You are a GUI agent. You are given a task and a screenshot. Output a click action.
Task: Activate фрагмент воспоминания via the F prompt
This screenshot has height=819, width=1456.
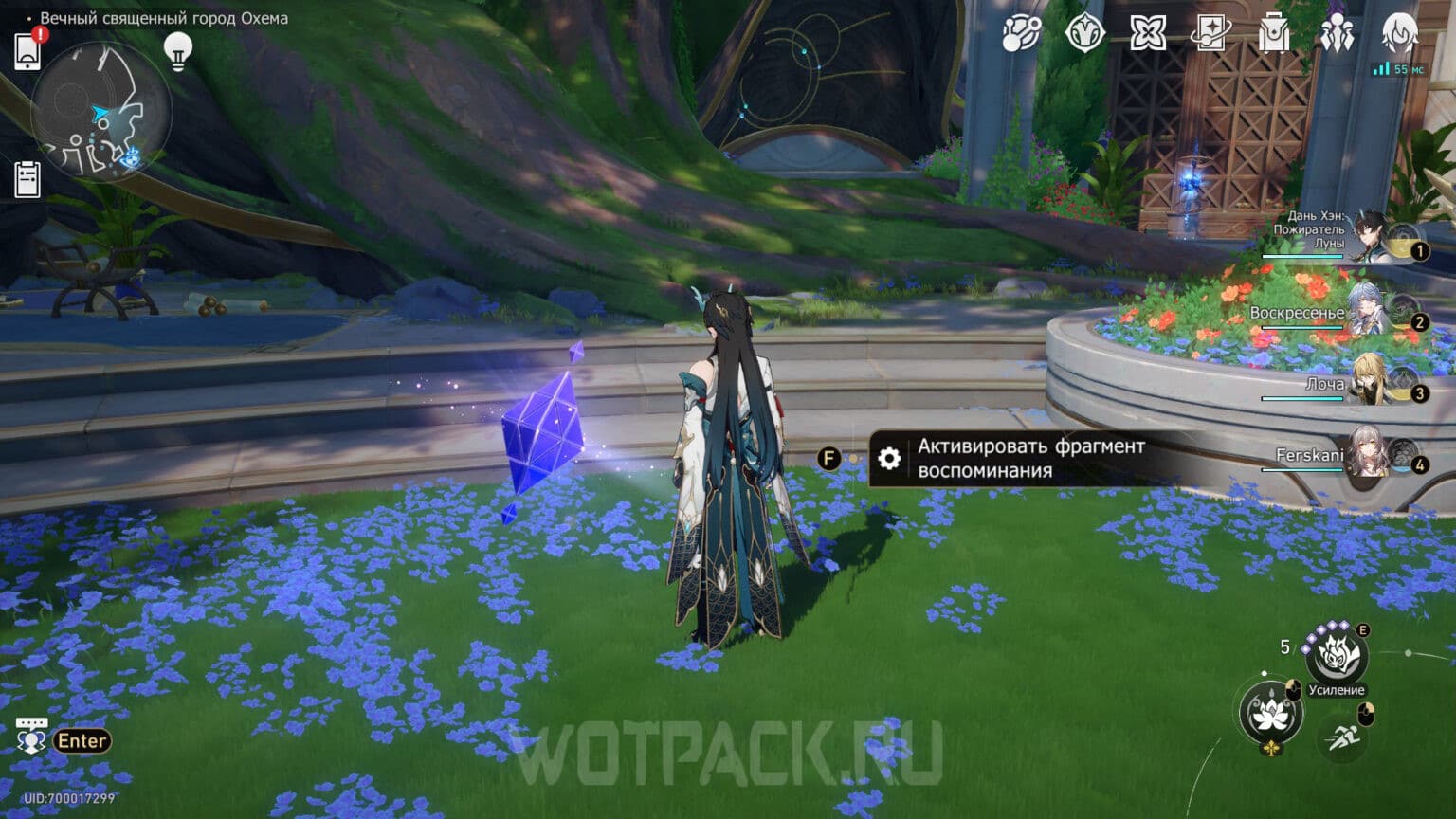tap(829, 456)
